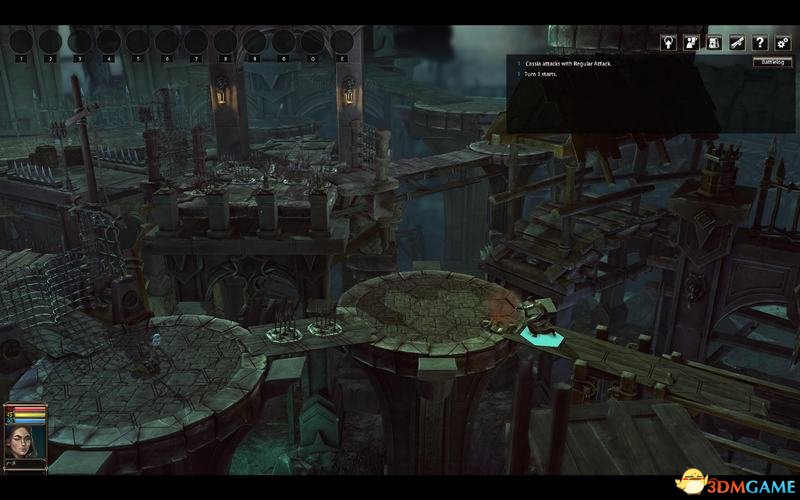Screen dimensions: 800x500
Task: Click the up-arrow circle icon
Action: pos(668,43)
